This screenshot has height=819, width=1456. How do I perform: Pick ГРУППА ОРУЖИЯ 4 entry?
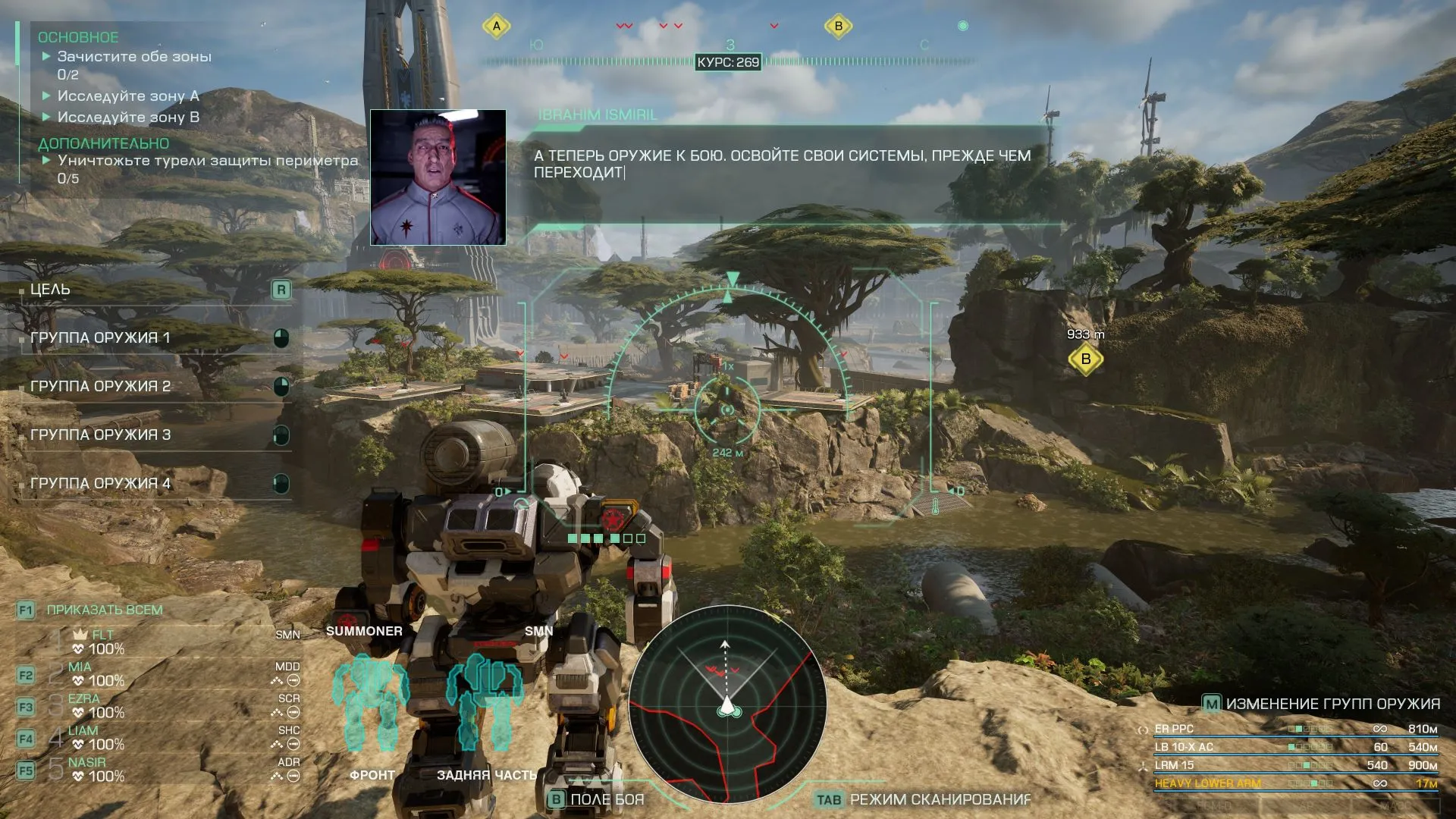(x=152, y=484)
